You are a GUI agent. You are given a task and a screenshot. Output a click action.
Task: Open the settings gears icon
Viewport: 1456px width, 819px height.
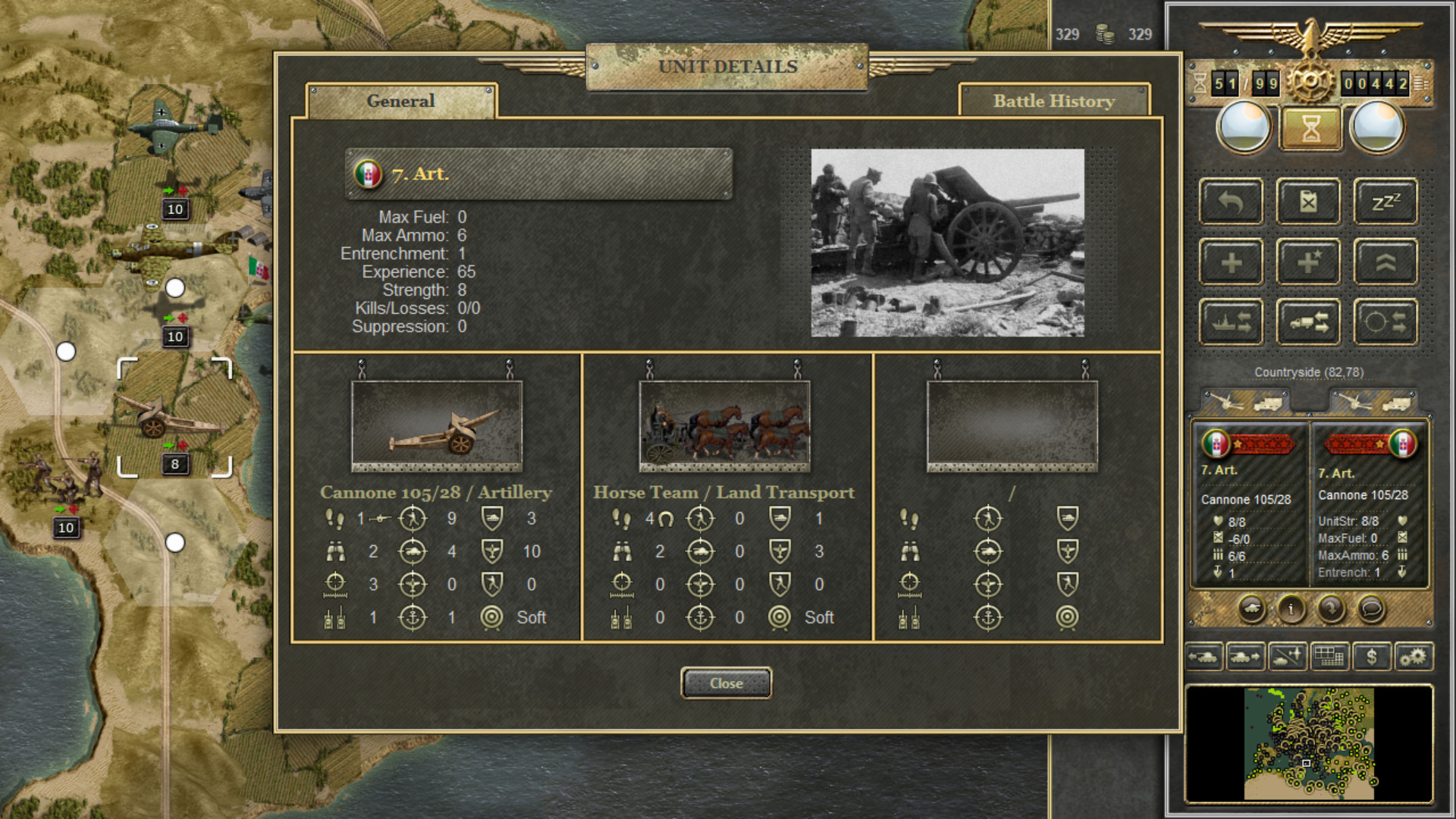coord(1414,657)
